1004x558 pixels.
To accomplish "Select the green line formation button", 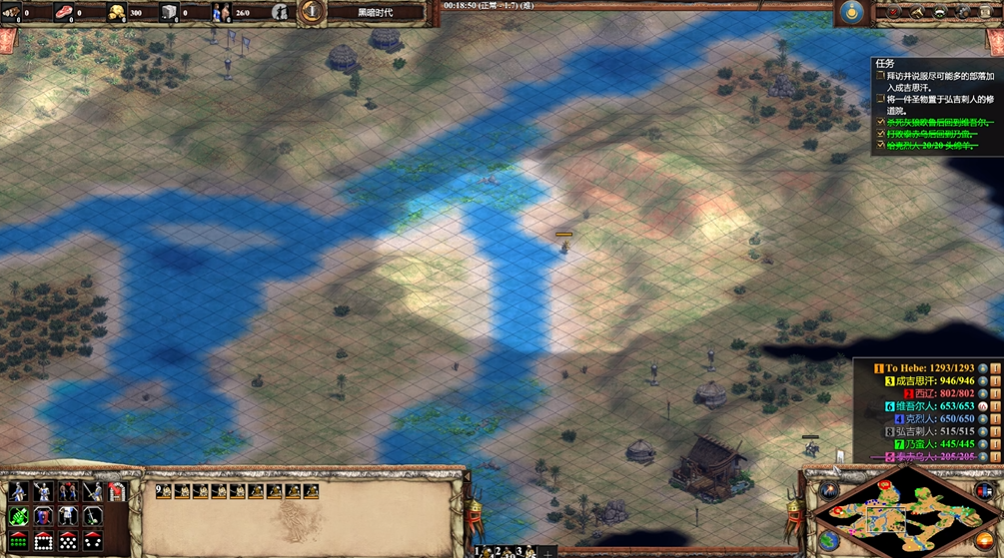I will (19, 541).
